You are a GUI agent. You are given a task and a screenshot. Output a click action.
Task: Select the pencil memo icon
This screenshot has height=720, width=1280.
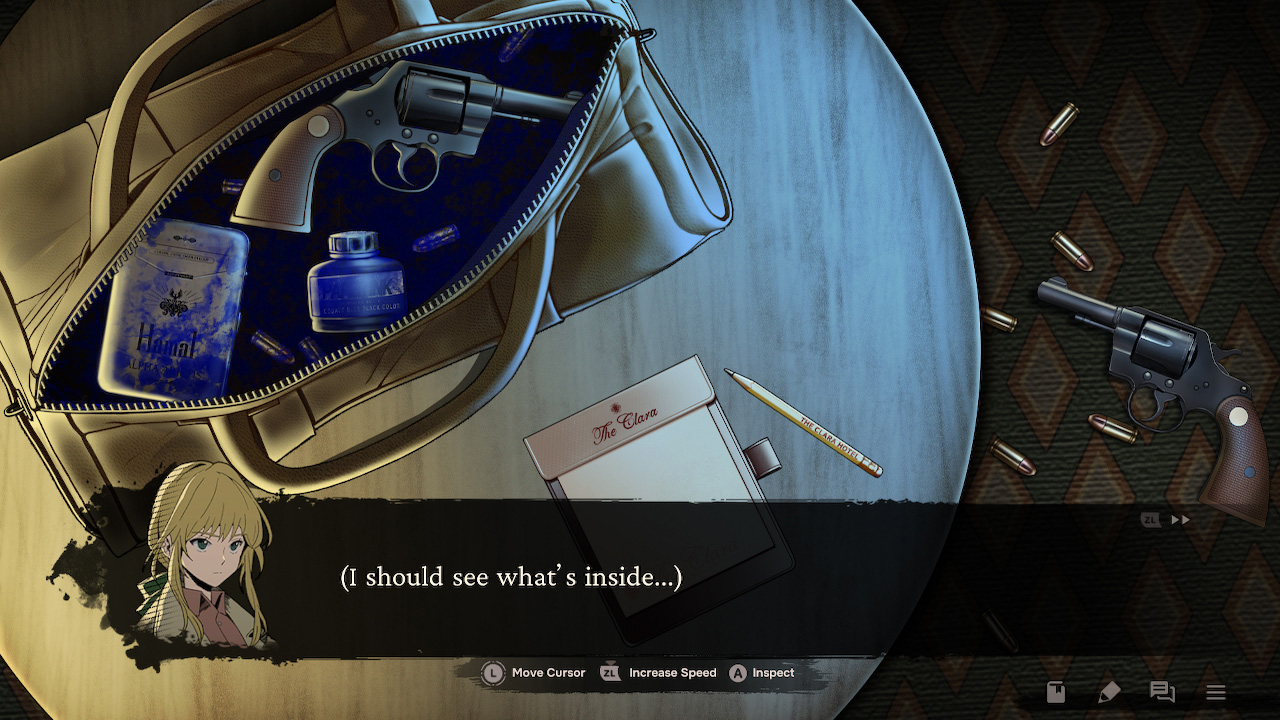(x=1110, y=691)
